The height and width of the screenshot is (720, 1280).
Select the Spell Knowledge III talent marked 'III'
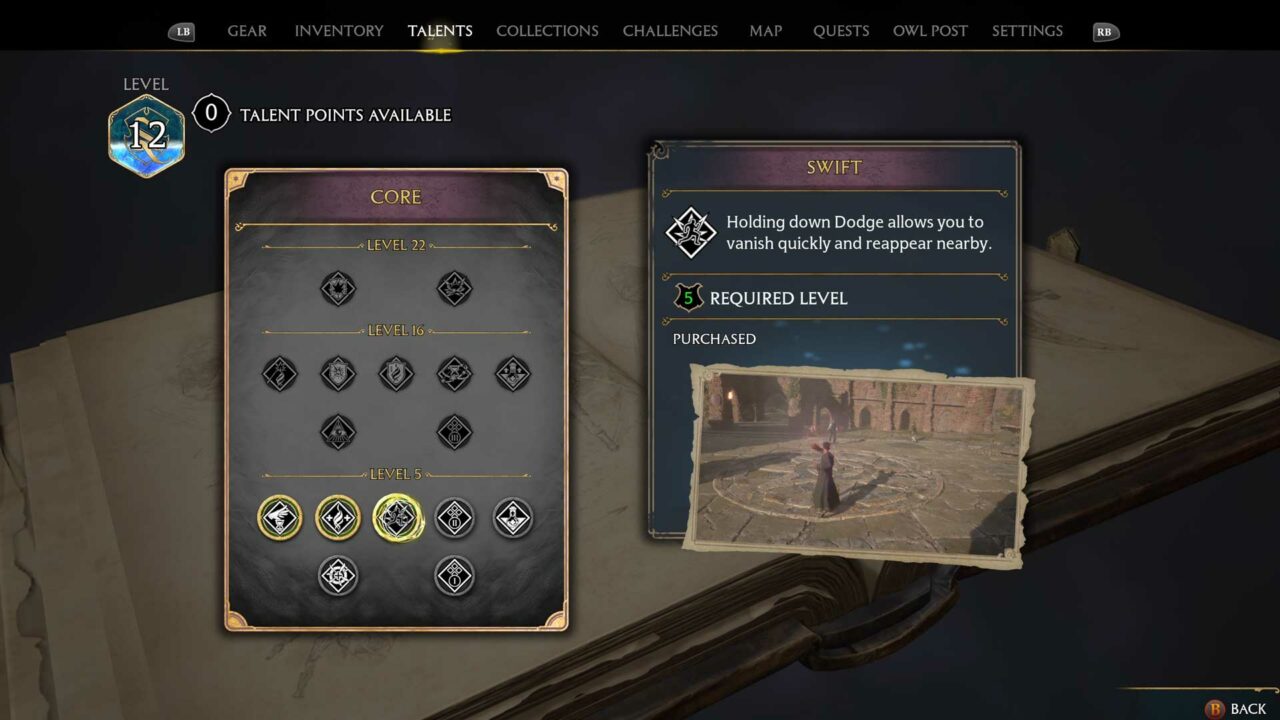point(454,433)
